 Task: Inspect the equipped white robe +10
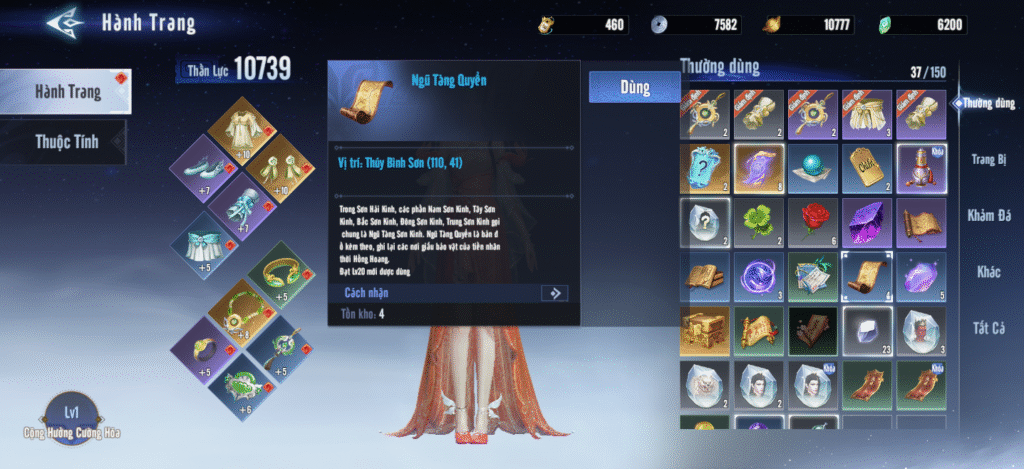tap(239, 127)
